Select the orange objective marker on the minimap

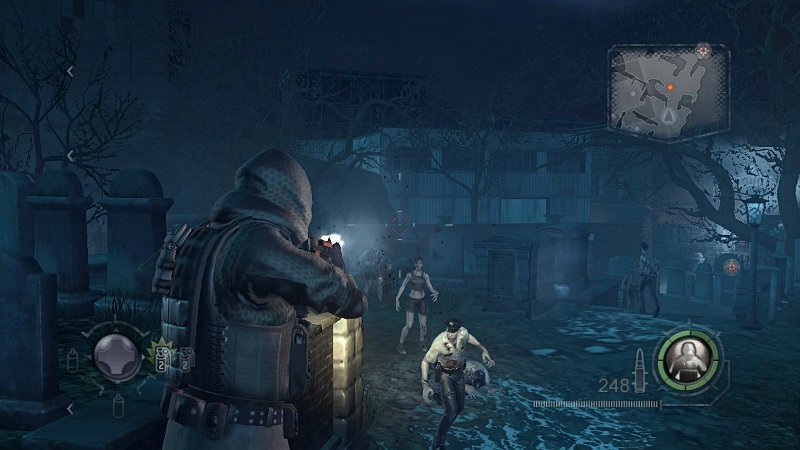[671, 88]
